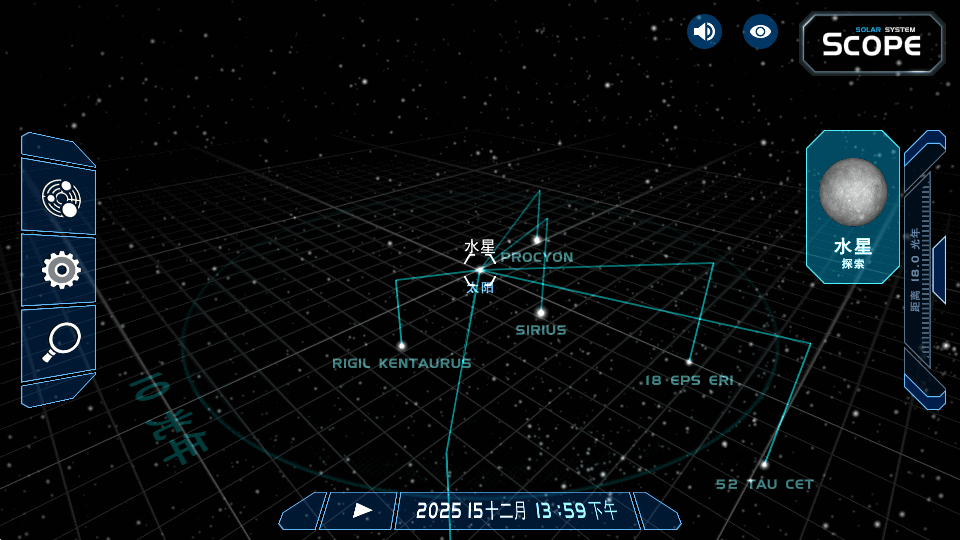The image size is (960, 540).
Task: Open the magnifying glass search
Action: [60, 342]
